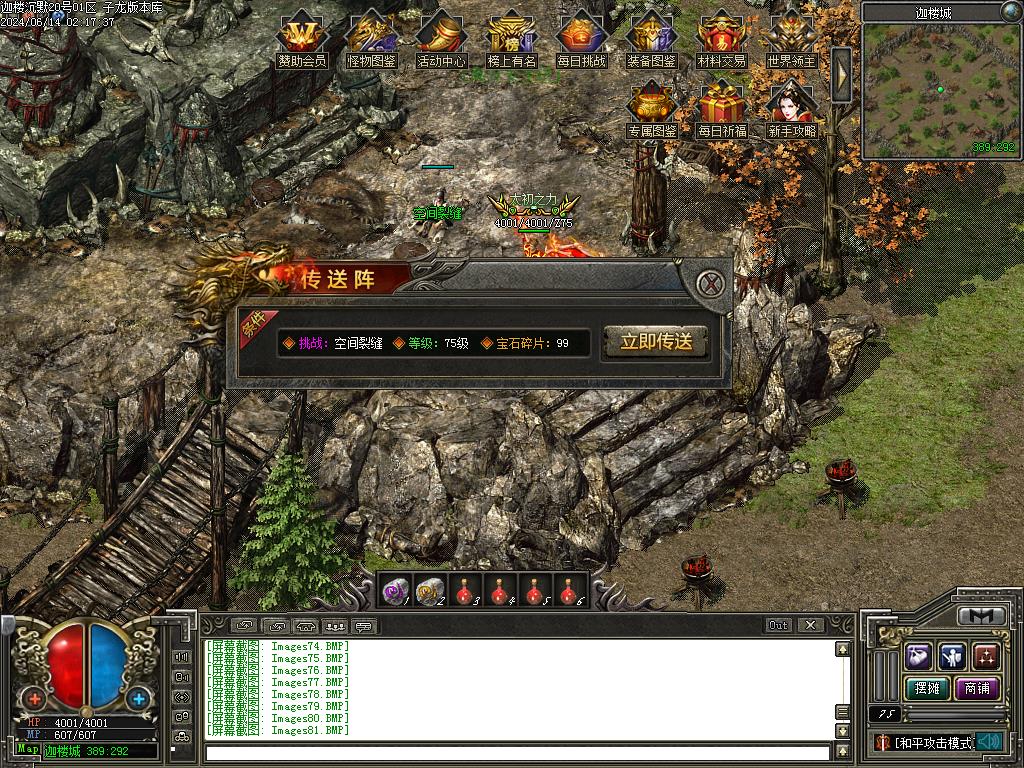This screenshot has height=768, width=1024.
Task: Open the 摆摊 stall button
Action: [x=926, y=688]
